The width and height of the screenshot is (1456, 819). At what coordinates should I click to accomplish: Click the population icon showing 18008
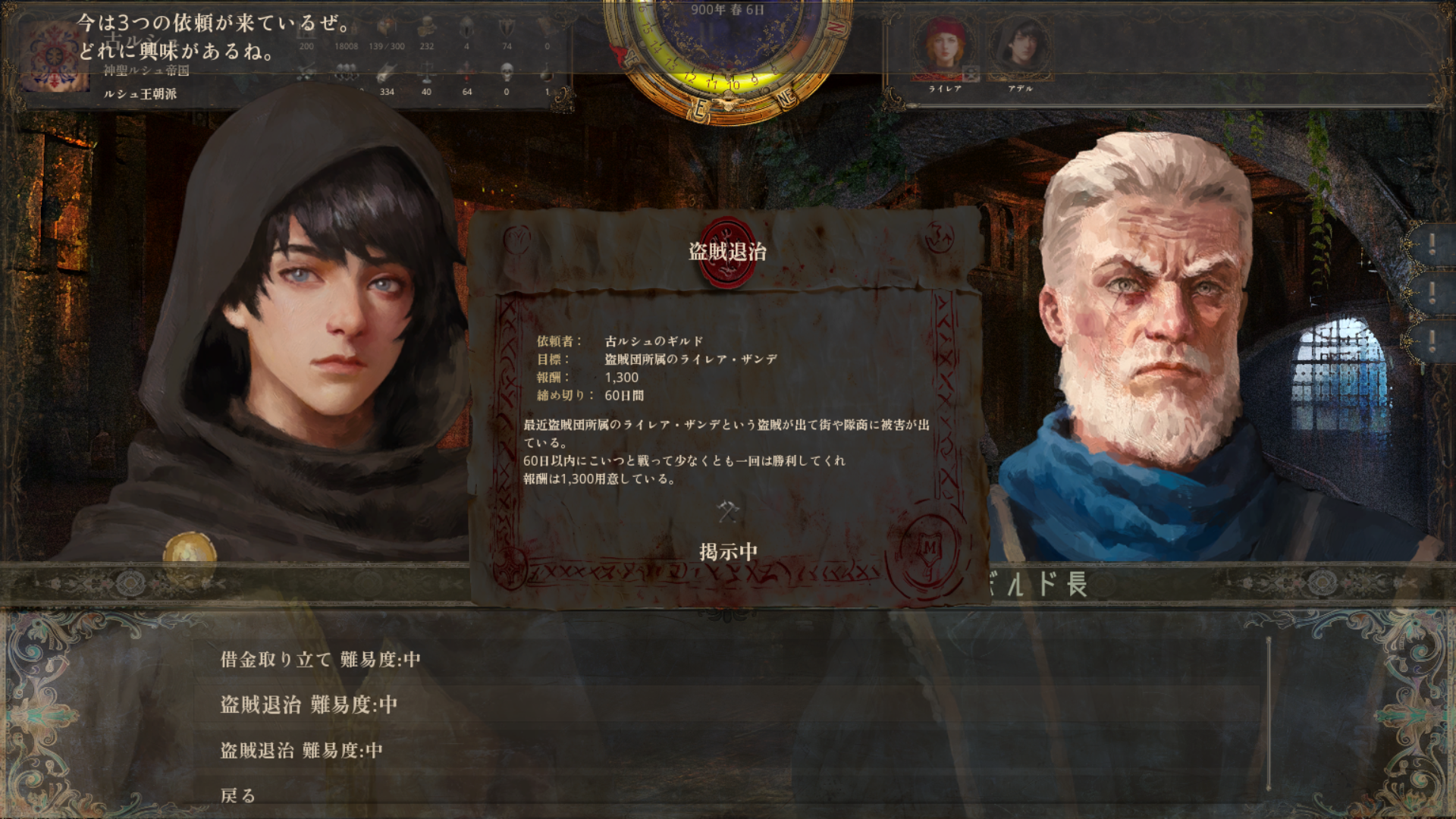348,29
